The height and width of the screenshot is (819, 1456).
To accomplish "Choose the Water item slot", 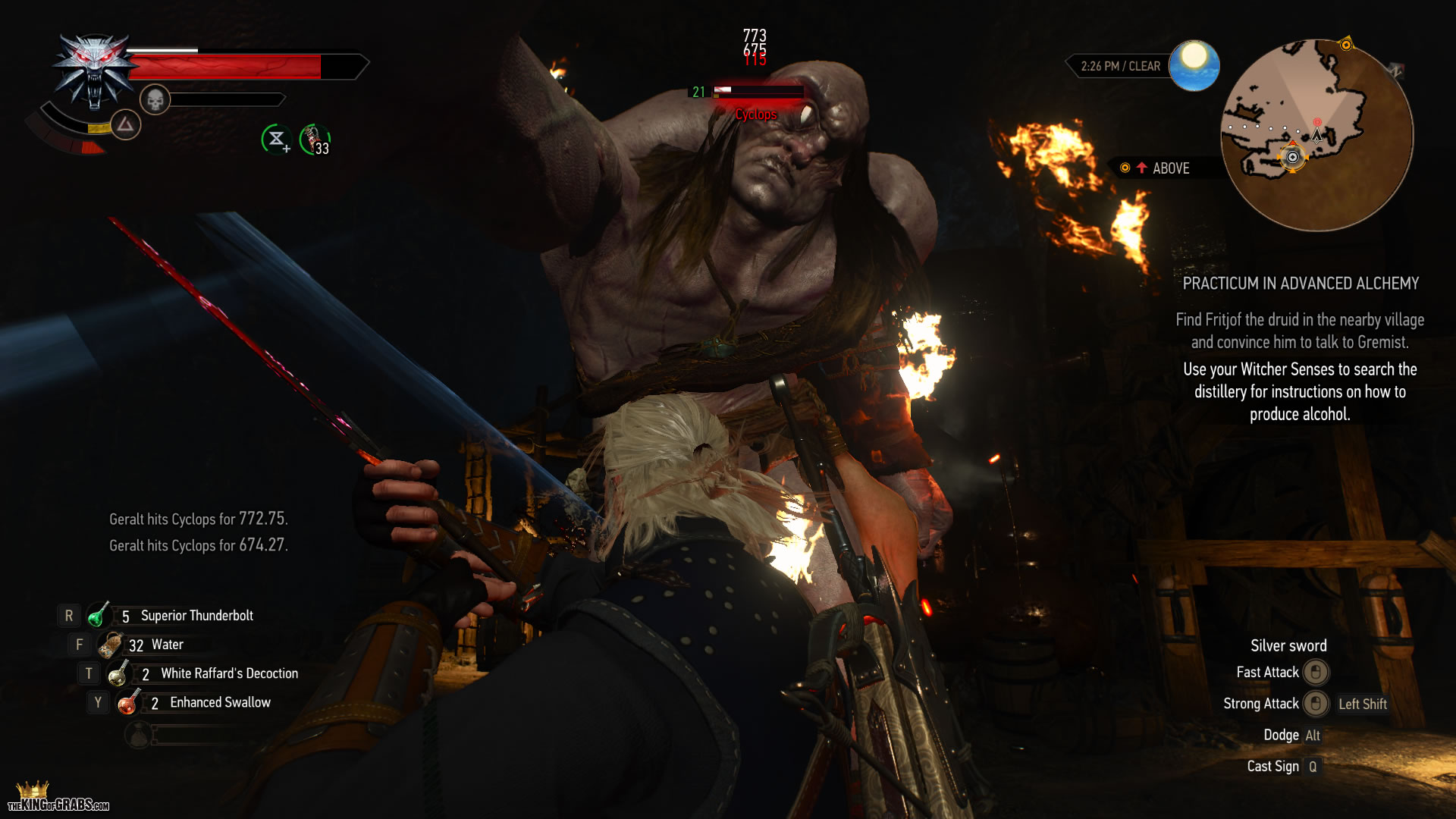I will coord(111,645).
